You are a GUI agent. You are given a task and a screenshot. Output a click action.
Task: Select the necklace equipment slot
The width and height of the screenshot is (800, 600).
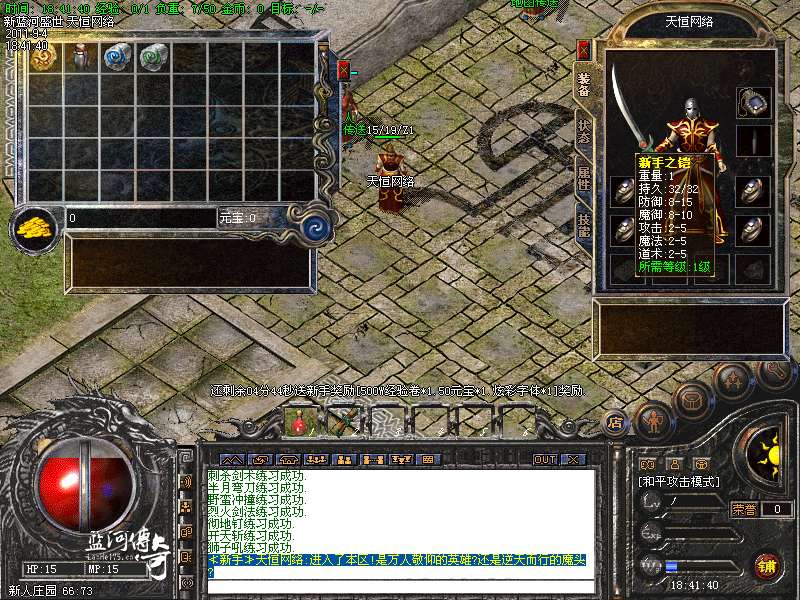tap(753, 101)
